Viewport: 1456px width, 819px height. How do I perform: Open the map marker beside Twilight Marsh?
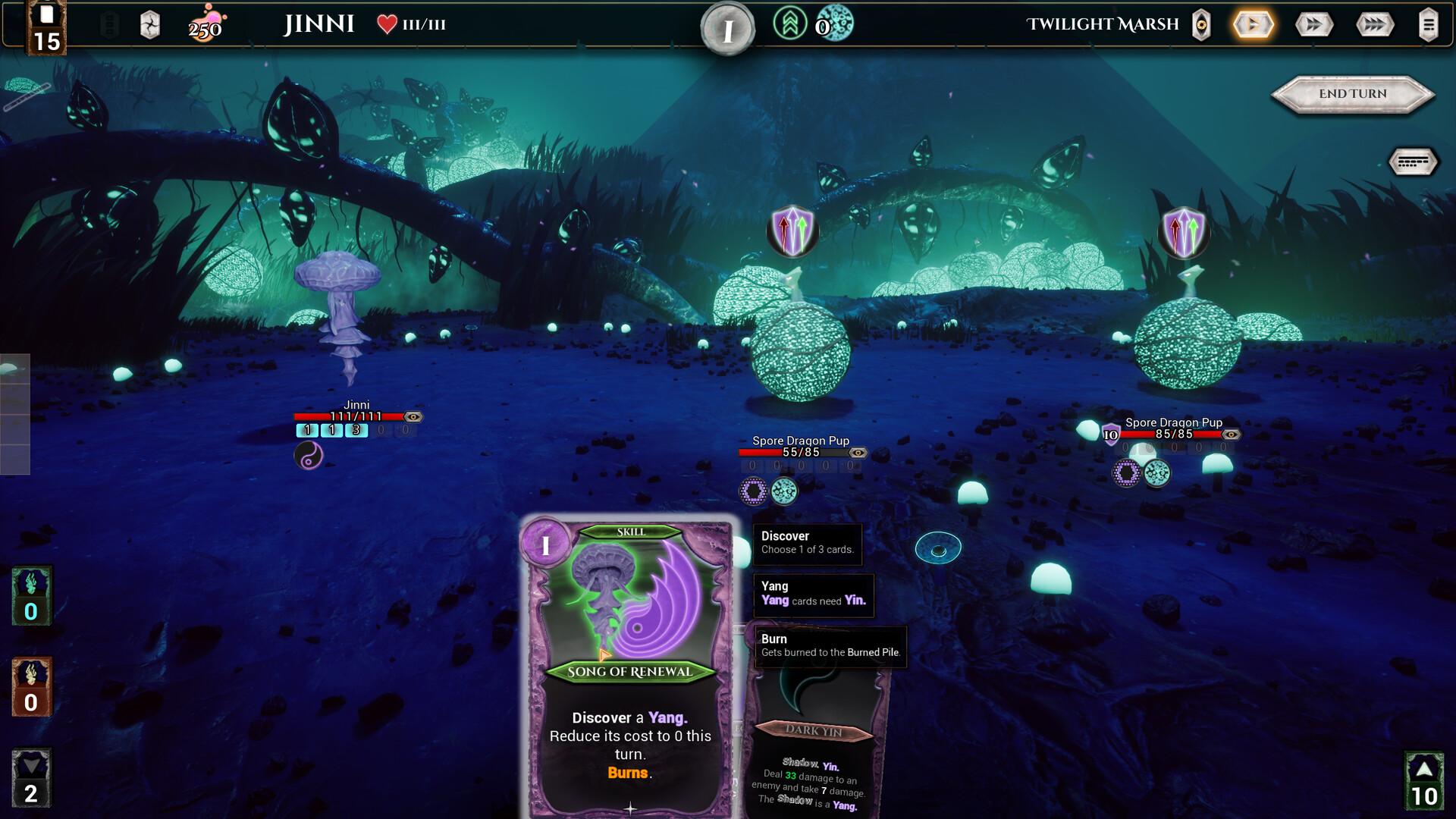click(1201, 25)
